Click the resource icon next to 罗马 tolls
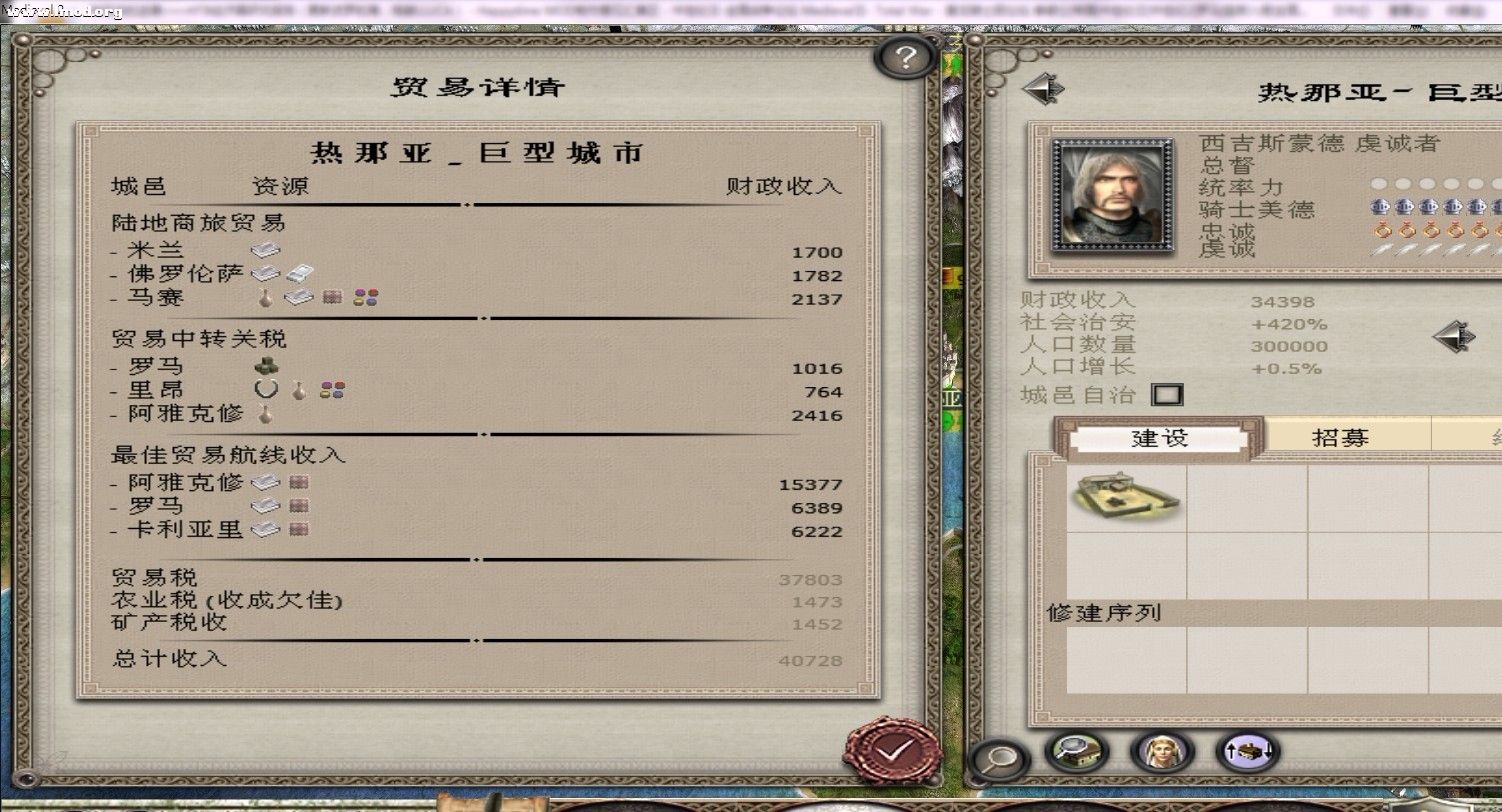This screenshot has width=1502, height=812. [x=265, y=367]
